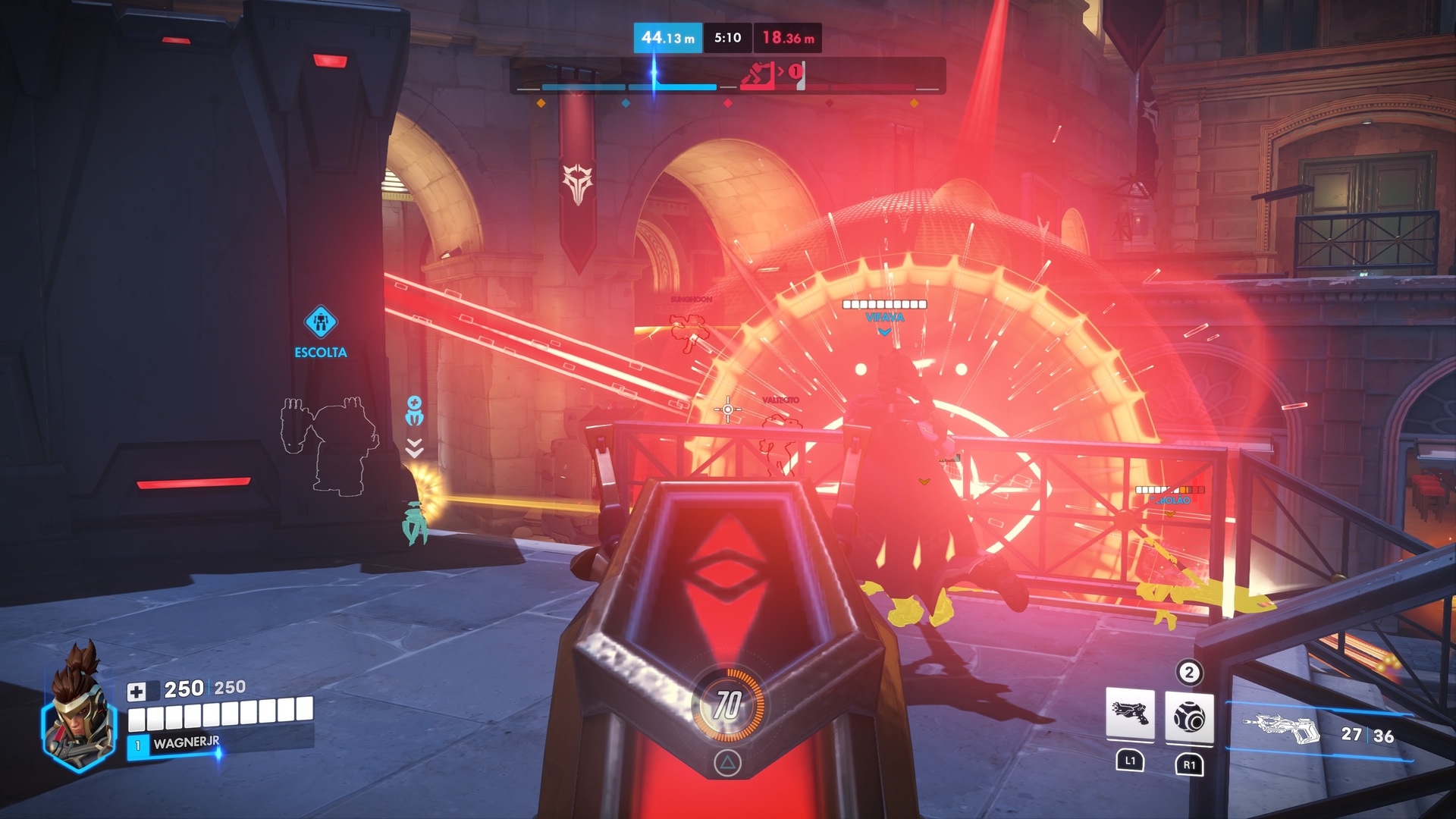Viewport: 1456px width, 819px height.
Task: Activate the Sleep Dart ability icon
Action: pyautogui.click(x=1130, y=714)
